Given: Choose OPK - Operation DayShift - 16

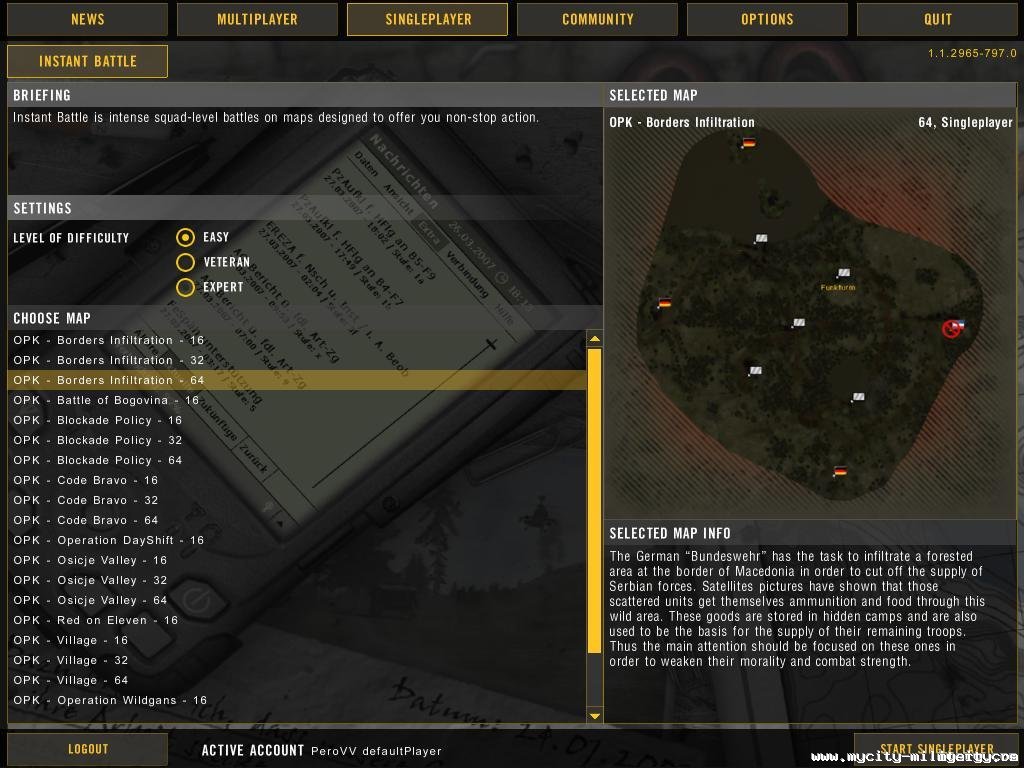Looking at the screenshot, I should [x=108, y=540].
